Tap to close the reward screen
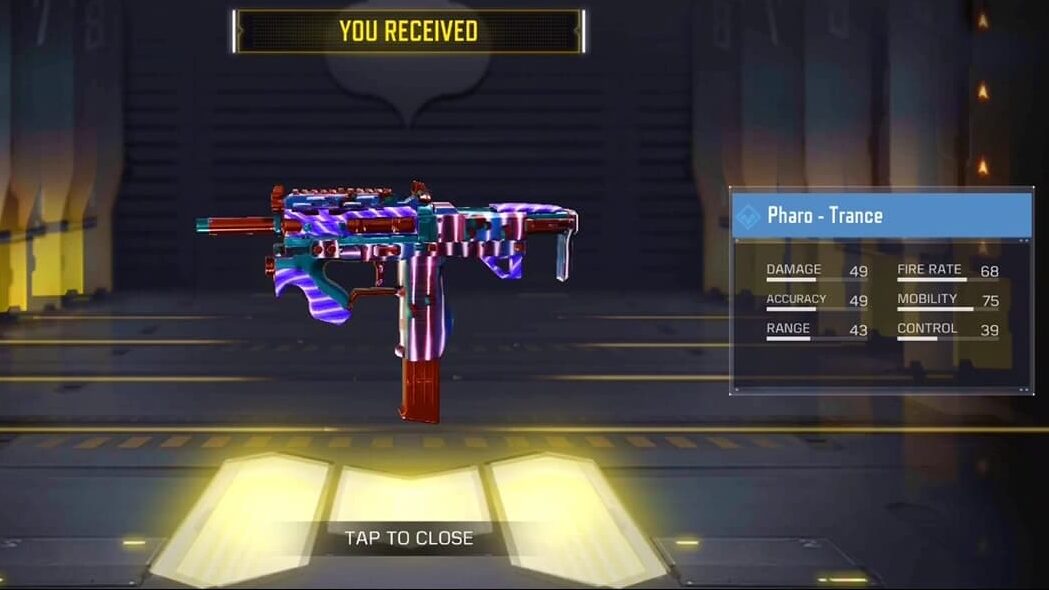This screenshot has height=590, width=1049. tap(409, 538)
